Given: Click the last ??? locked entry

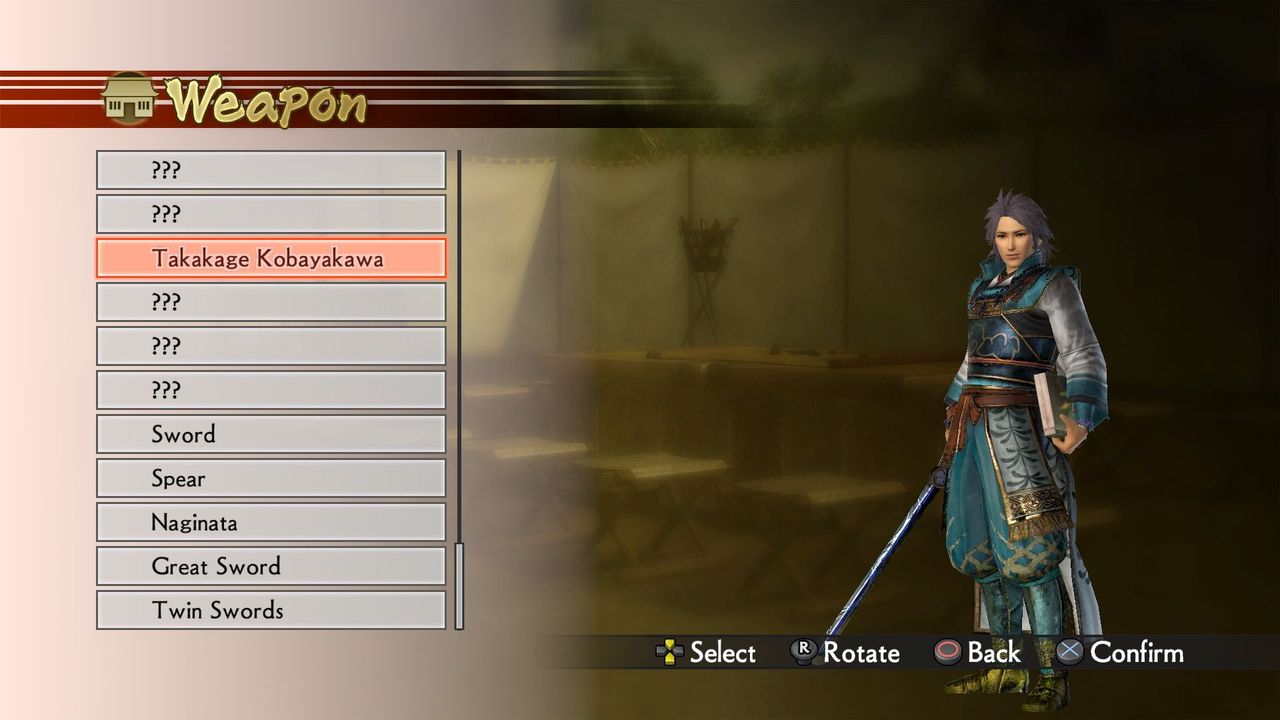Looking at the screenshot, I should [x=270, y=389].
